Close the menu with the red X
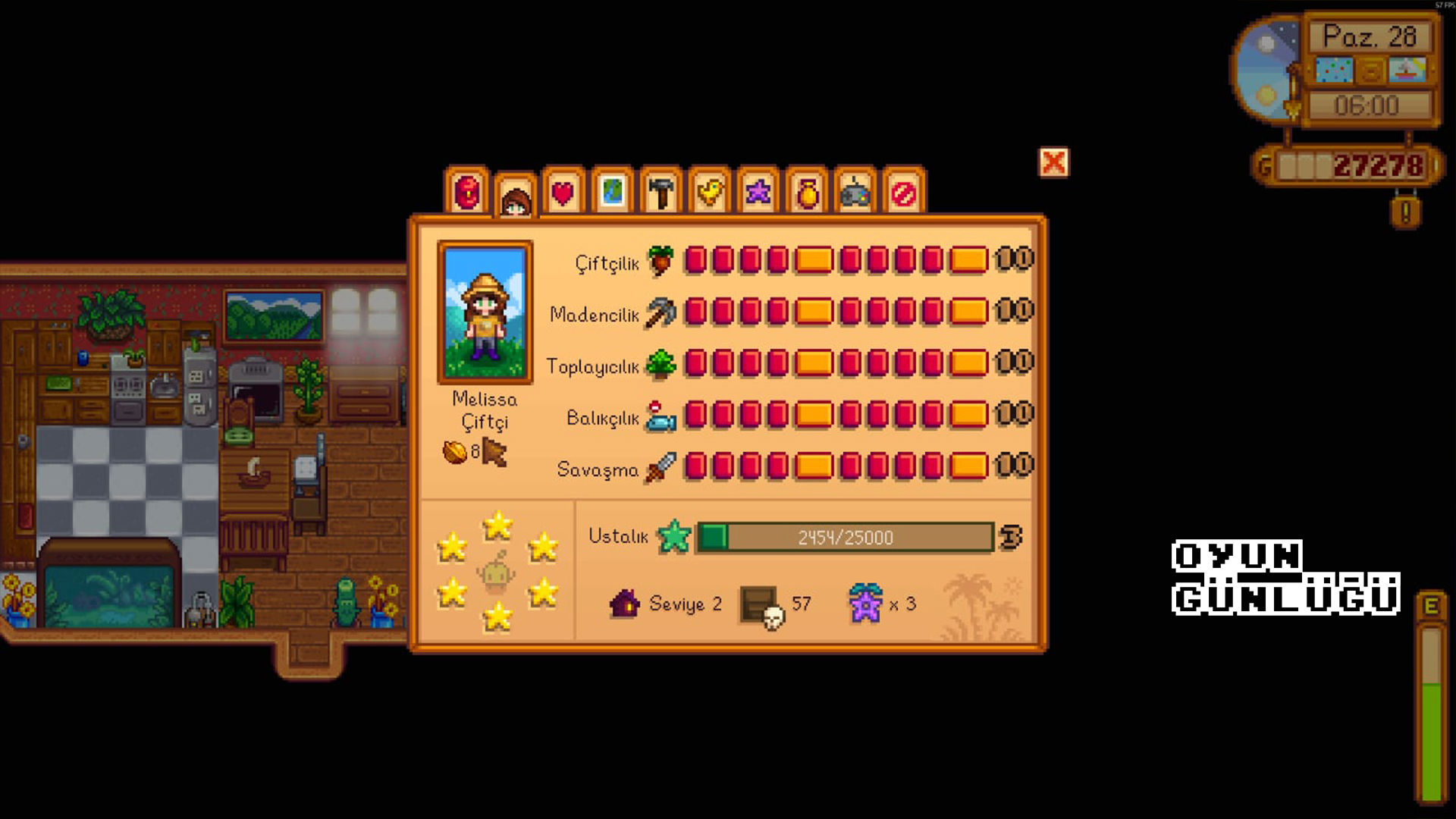Image resolution: width=1456 pixels, height=819 pixels. (1053, 162)
